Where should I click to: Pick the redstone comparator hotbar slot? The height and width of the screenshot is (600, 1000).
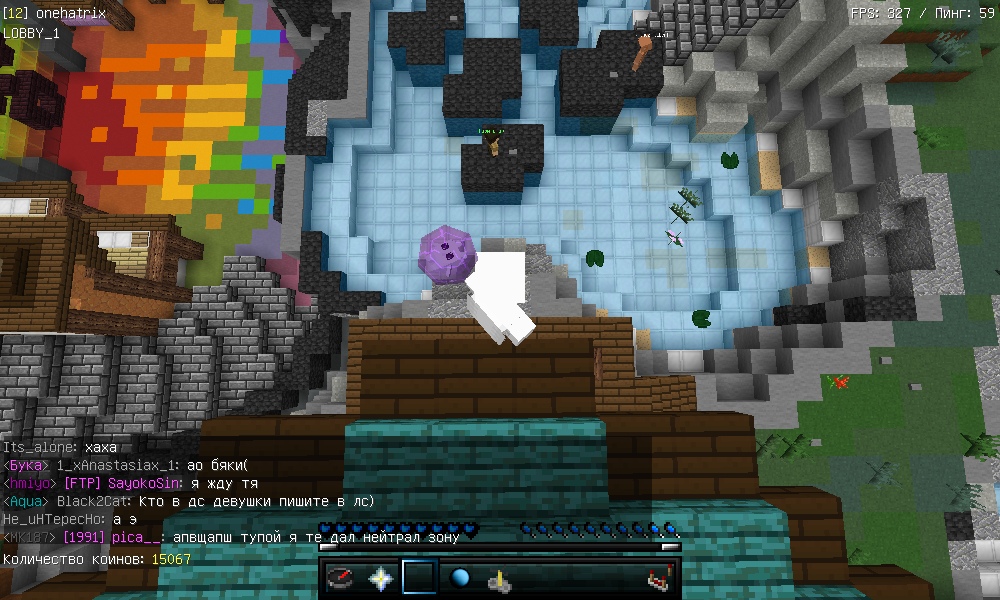pos(659,578)
